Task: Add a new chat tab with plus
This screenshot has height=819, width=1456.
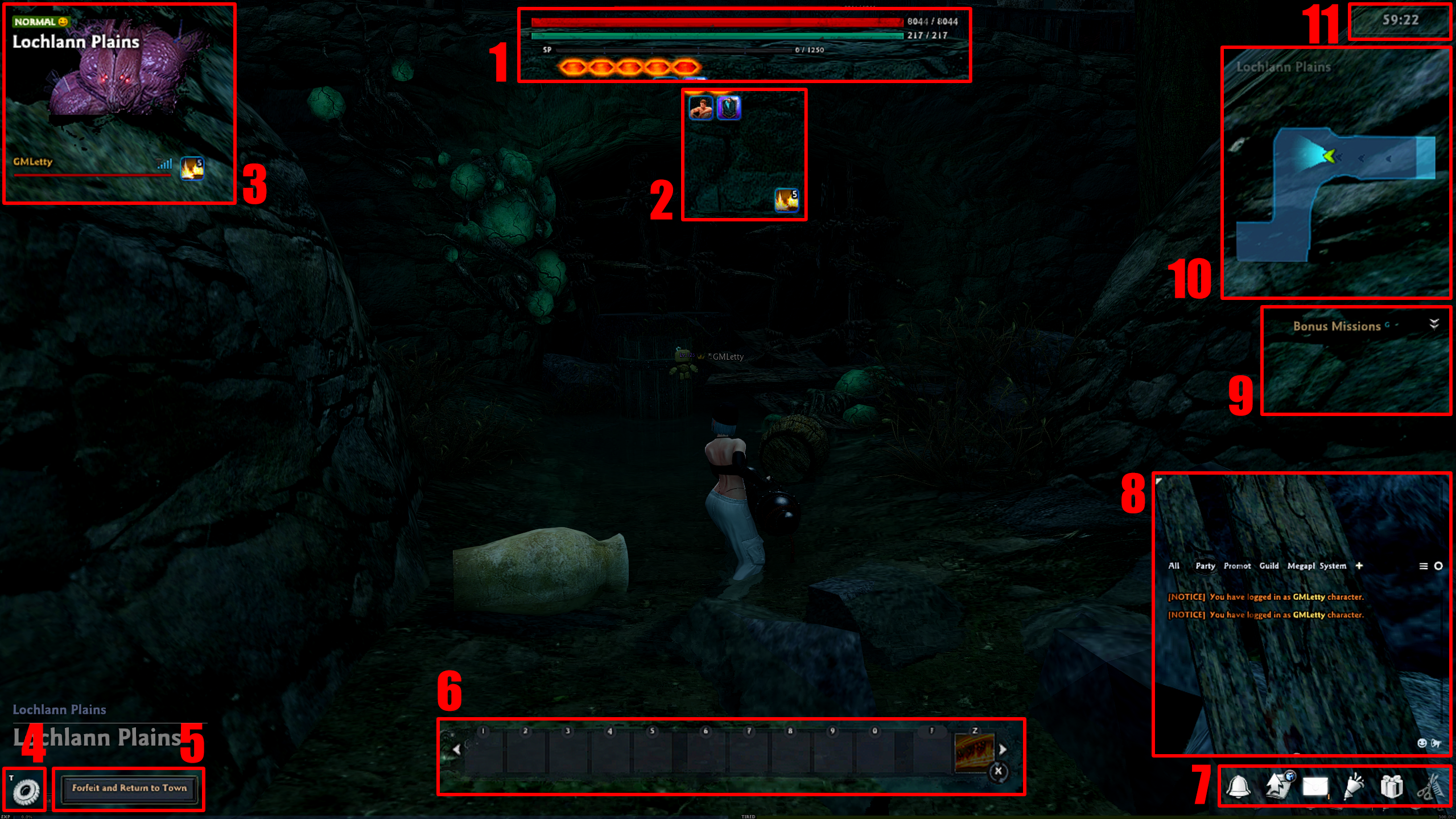Action: (1359, 566)
